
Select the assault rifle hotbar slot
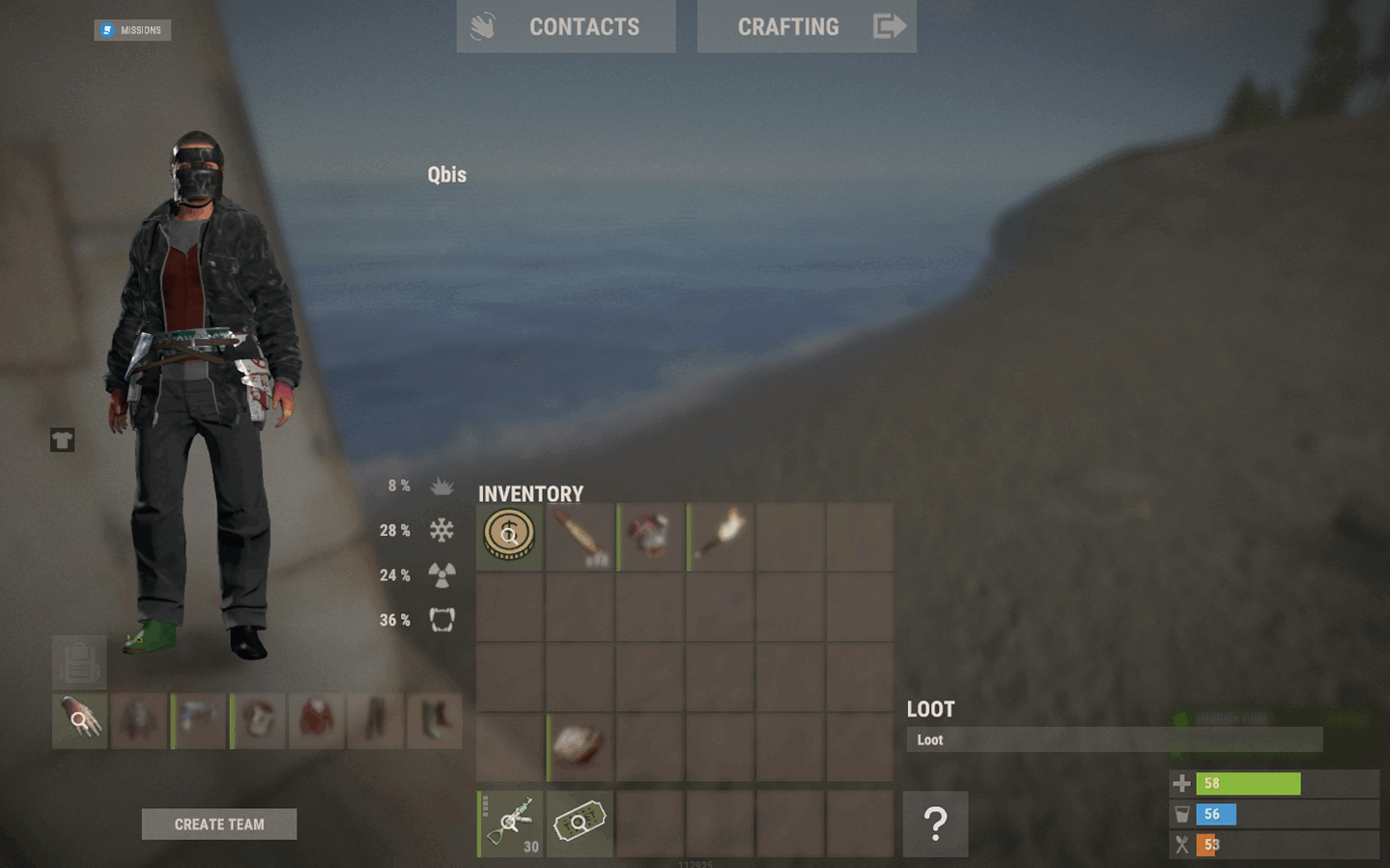pyautogui.click(x=510, y=824)
